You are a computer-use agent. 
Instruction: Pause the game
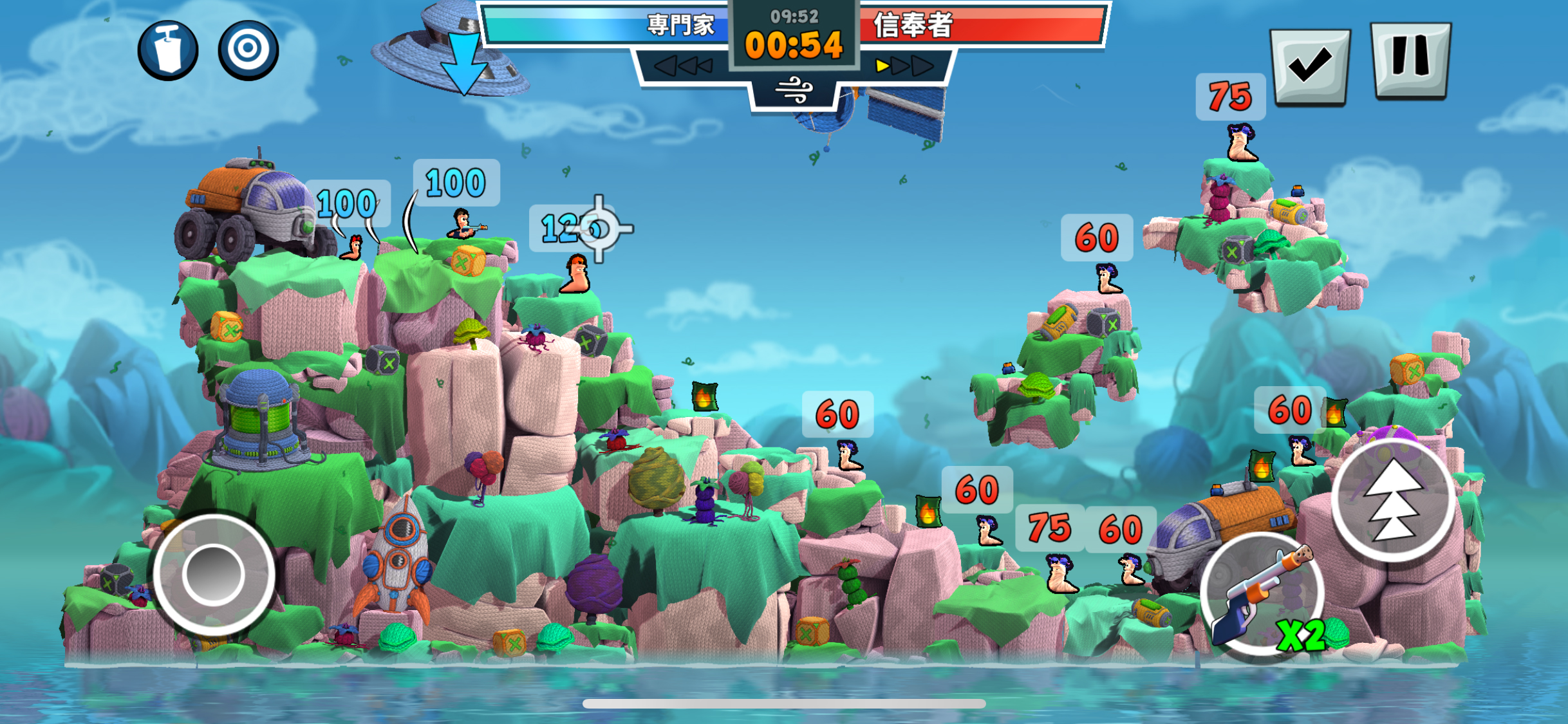1411,60
